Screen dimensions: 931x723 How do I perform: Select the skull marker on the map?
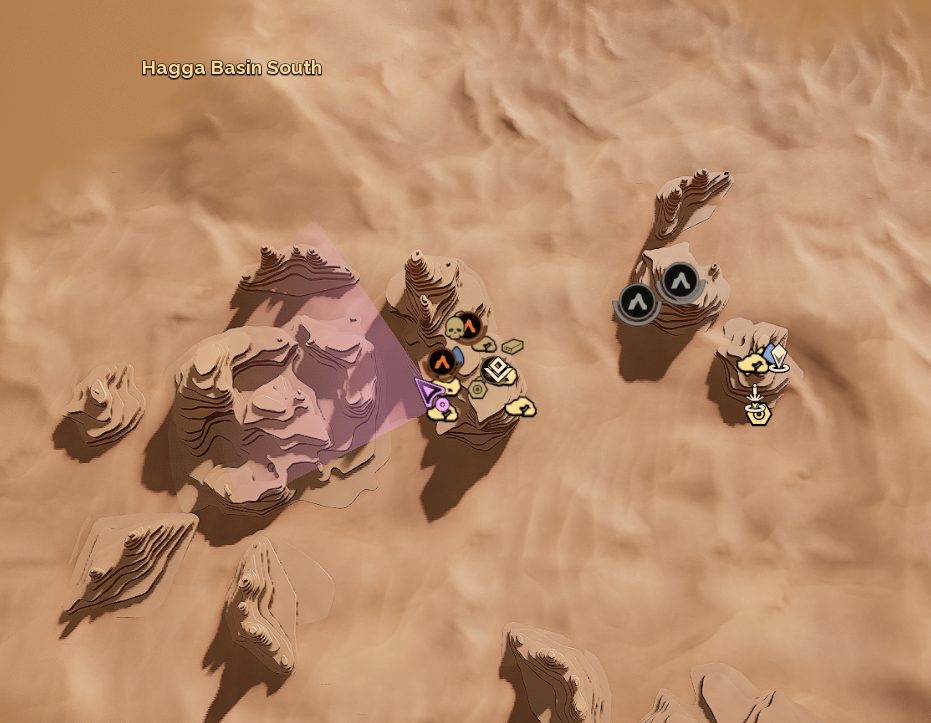point(455,328)
